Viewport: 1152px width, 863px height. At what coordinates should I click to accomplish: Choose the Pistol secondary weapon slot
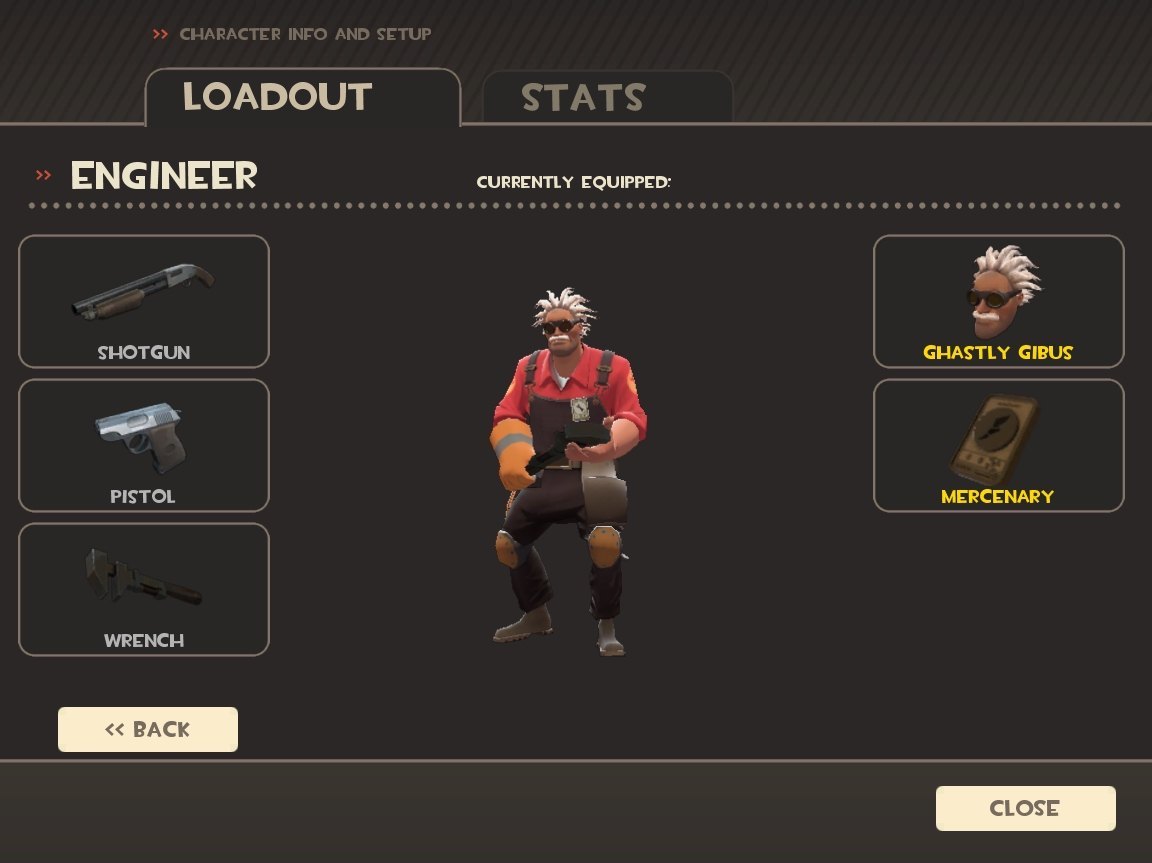(x=144, y=445)
